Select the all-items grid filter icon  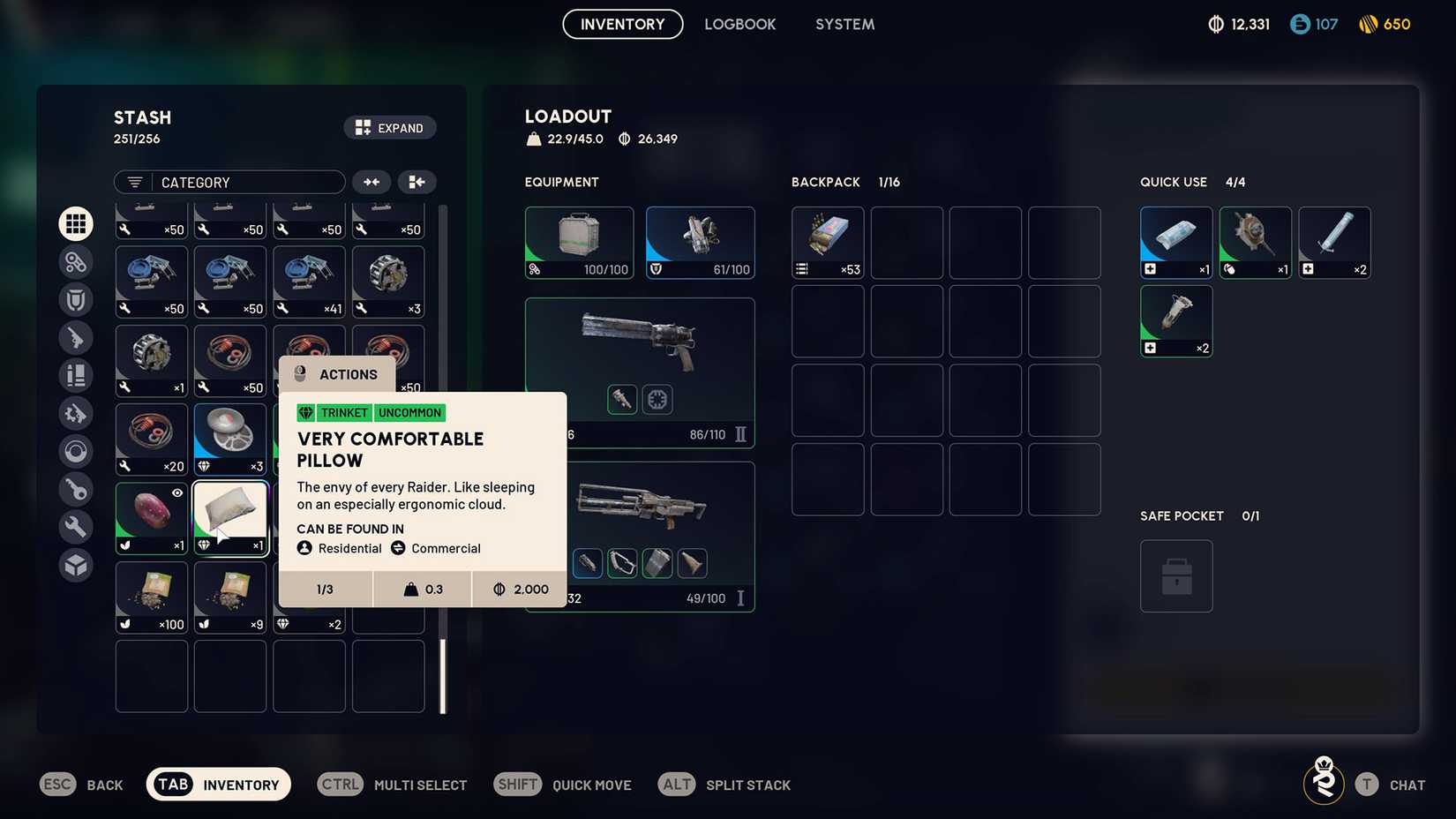pyautogui.click(x=76, y=223)
